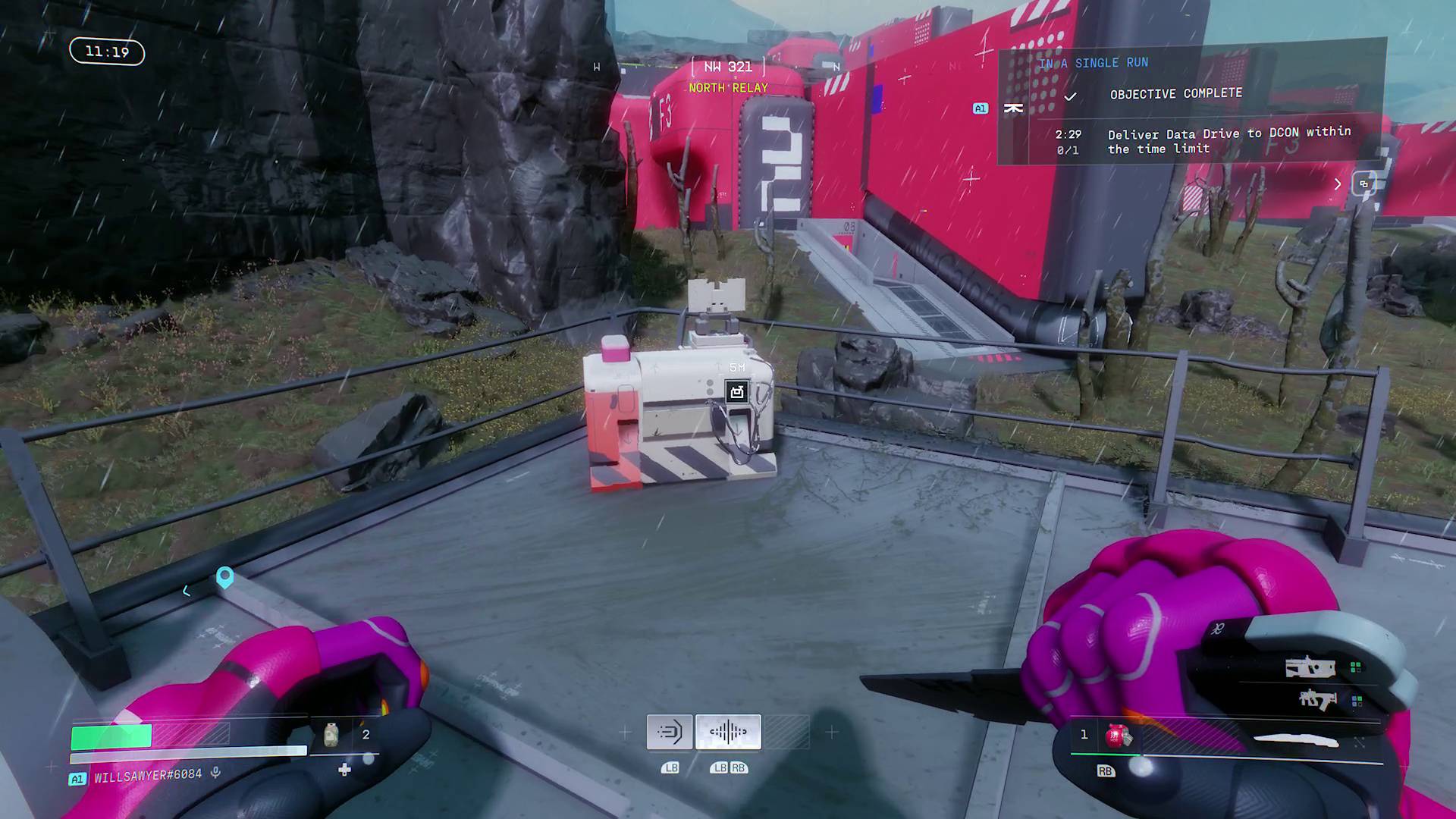Click the NW 321 compass heading

coord(728,67)
